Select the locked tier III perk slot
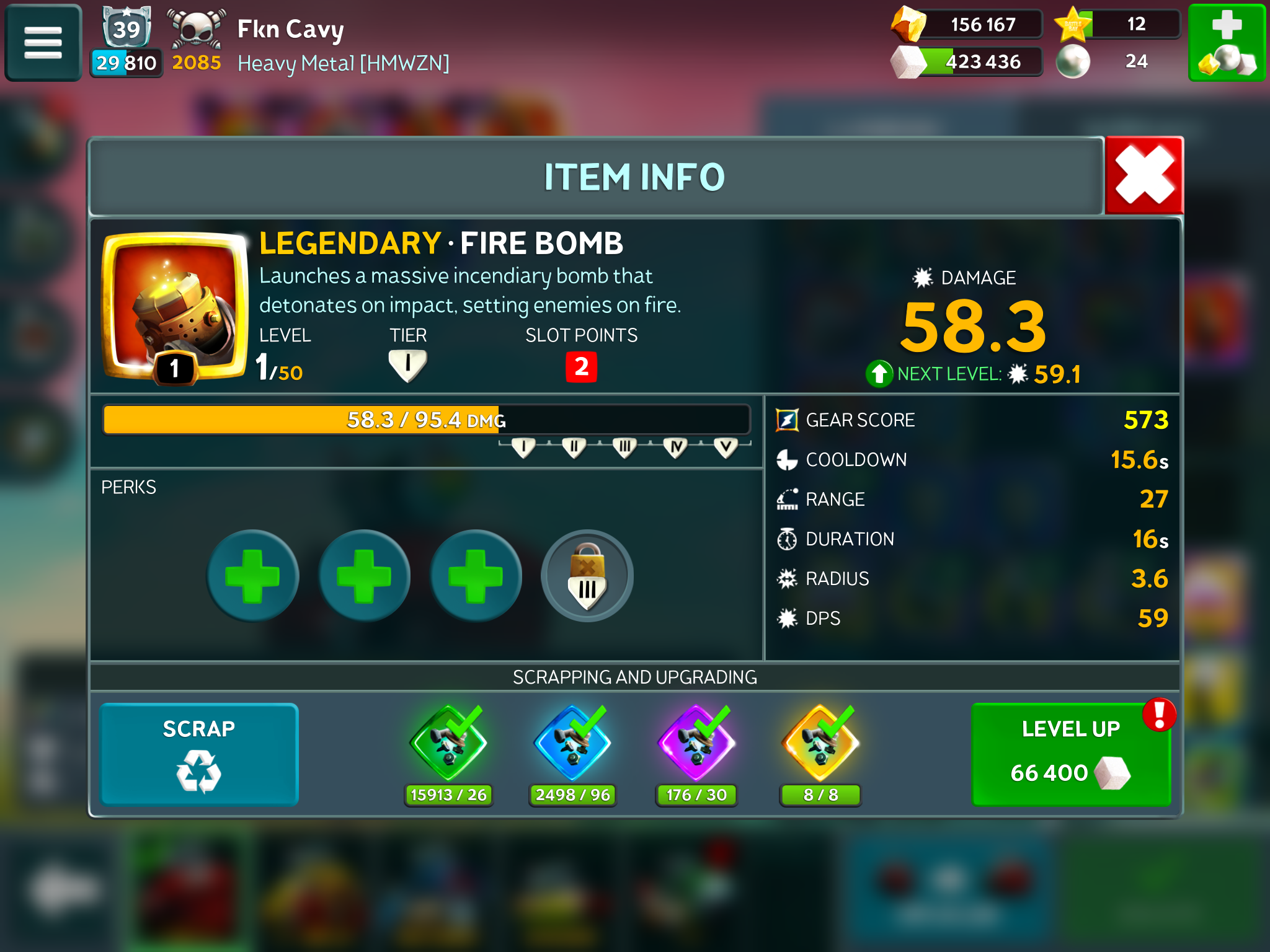This screenshot has height=952, width=1270. coord(587,576)
